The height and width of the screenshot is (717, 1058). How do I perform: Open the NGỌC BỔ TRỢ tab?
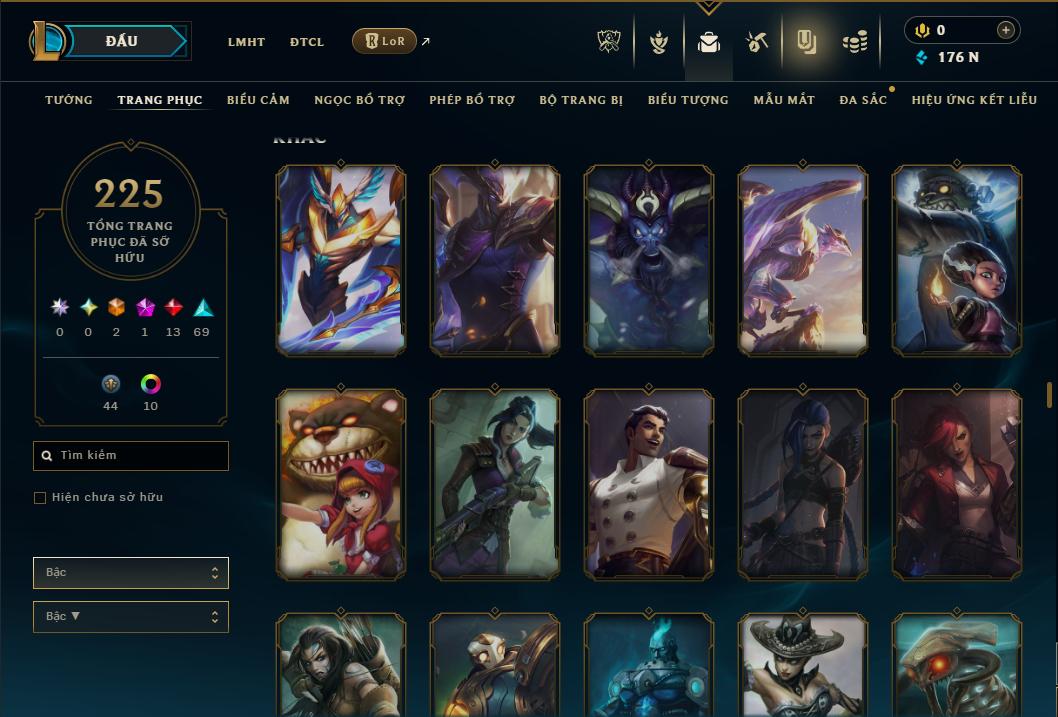[359, 100]
